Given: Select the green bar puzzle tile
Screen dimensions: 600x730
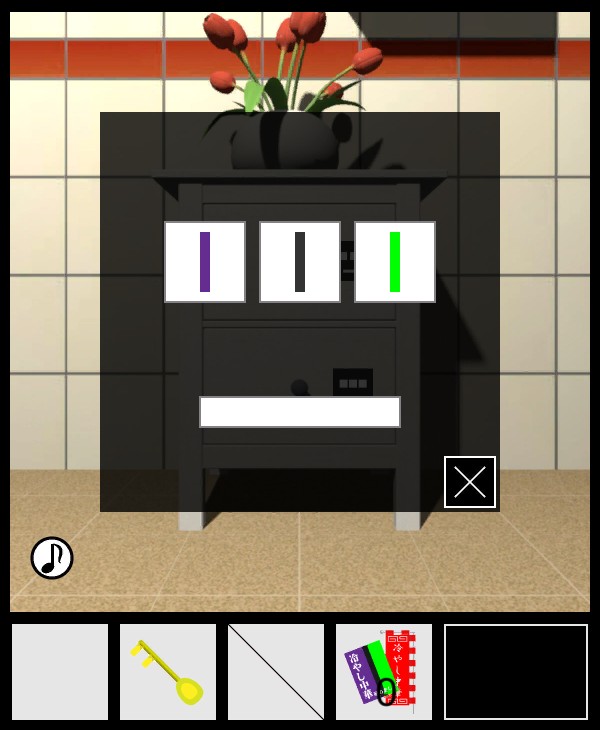Looking at the screenshot, I should 395,262.
